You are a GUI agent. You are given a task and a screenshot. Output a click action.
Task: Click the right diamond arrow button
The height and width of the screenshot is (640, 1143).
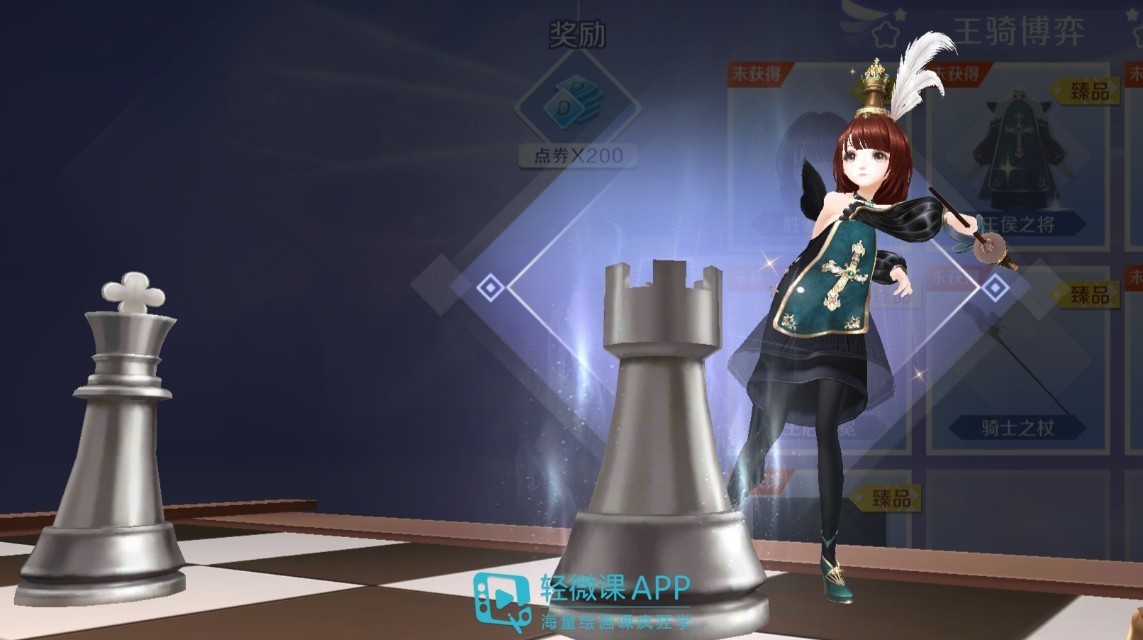point(994,288)
